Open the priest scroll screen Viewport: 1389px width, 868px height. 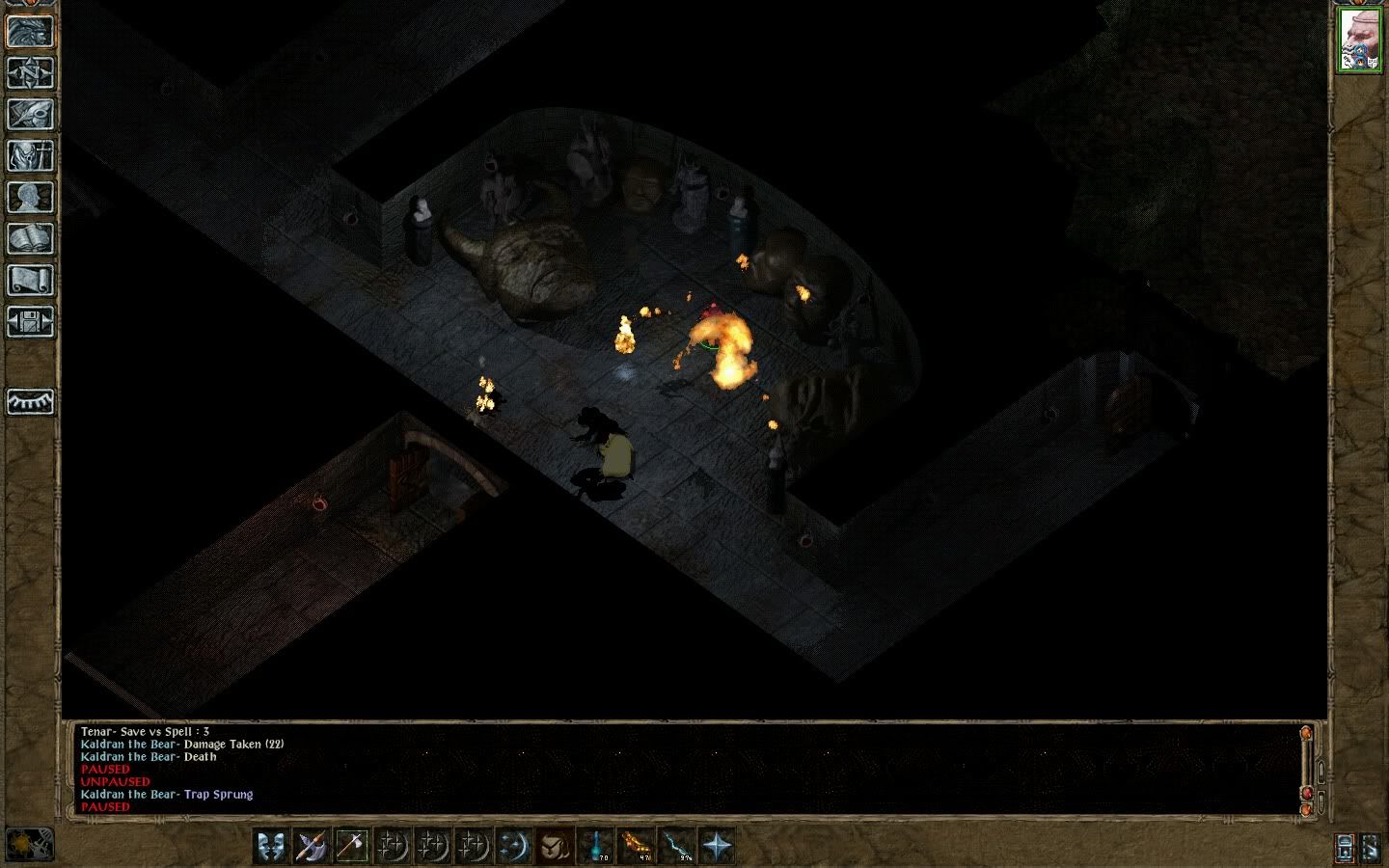tap(31, 281)
